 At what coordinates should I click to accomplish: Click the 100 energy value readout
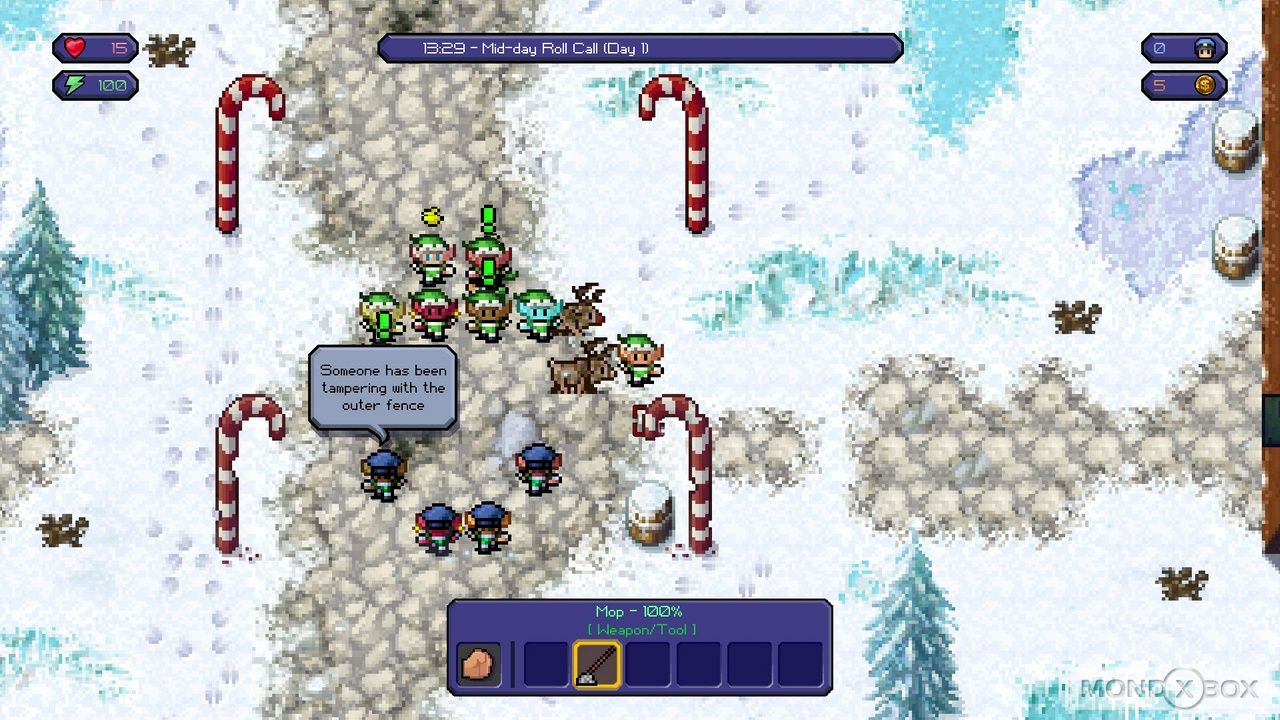pos(110,85)
